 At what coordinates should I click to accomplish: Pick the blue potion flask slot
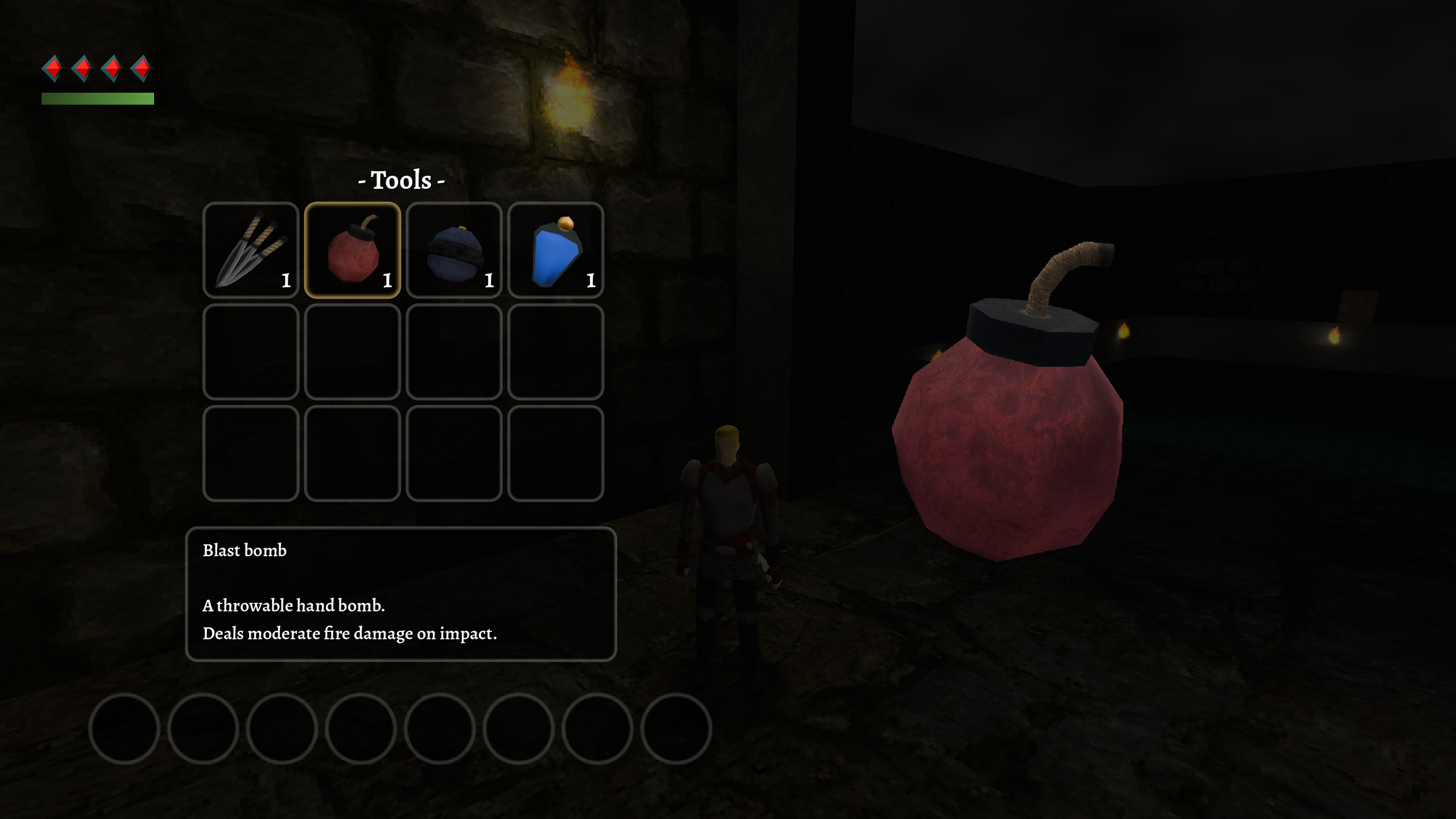pyautogui.click(x=556, y=250)
